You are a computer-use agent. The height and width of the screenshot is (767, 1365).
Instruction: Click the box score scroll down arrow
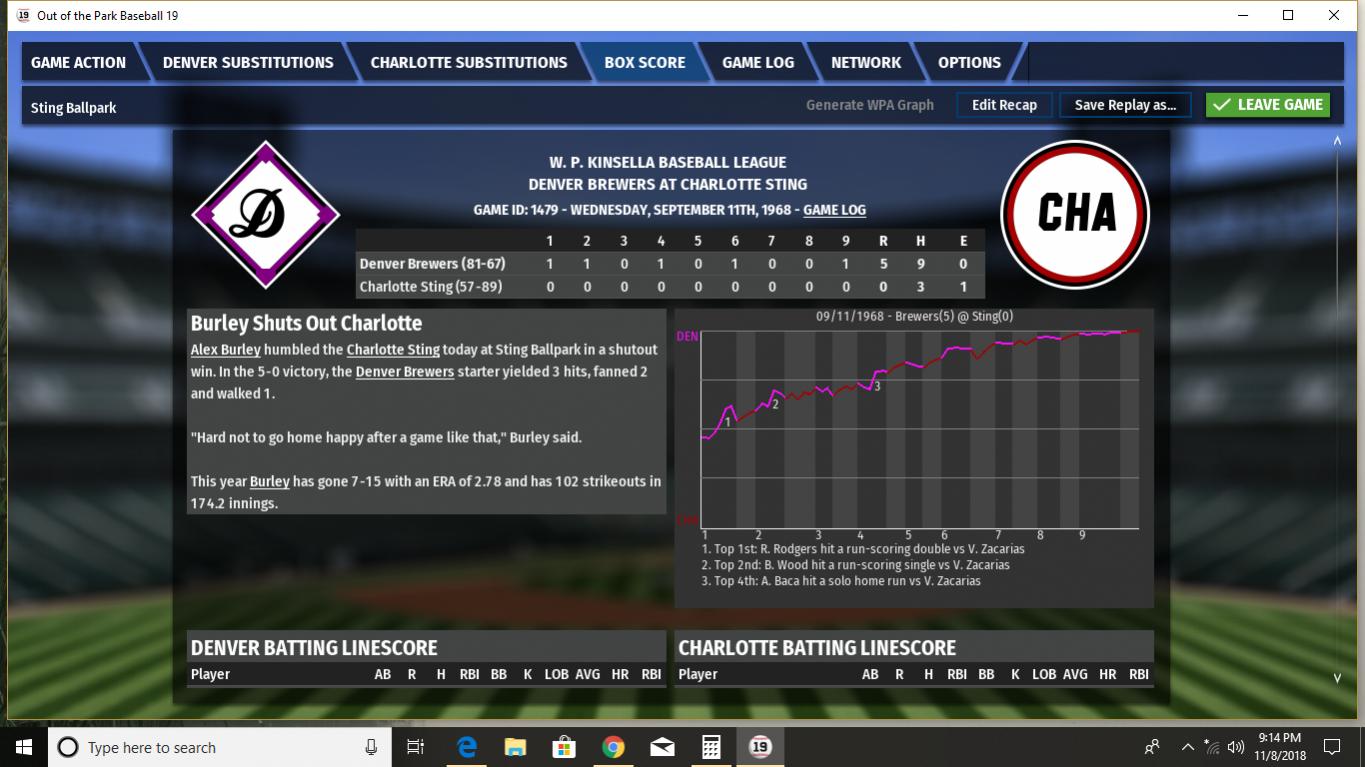tap(1337, 678)
